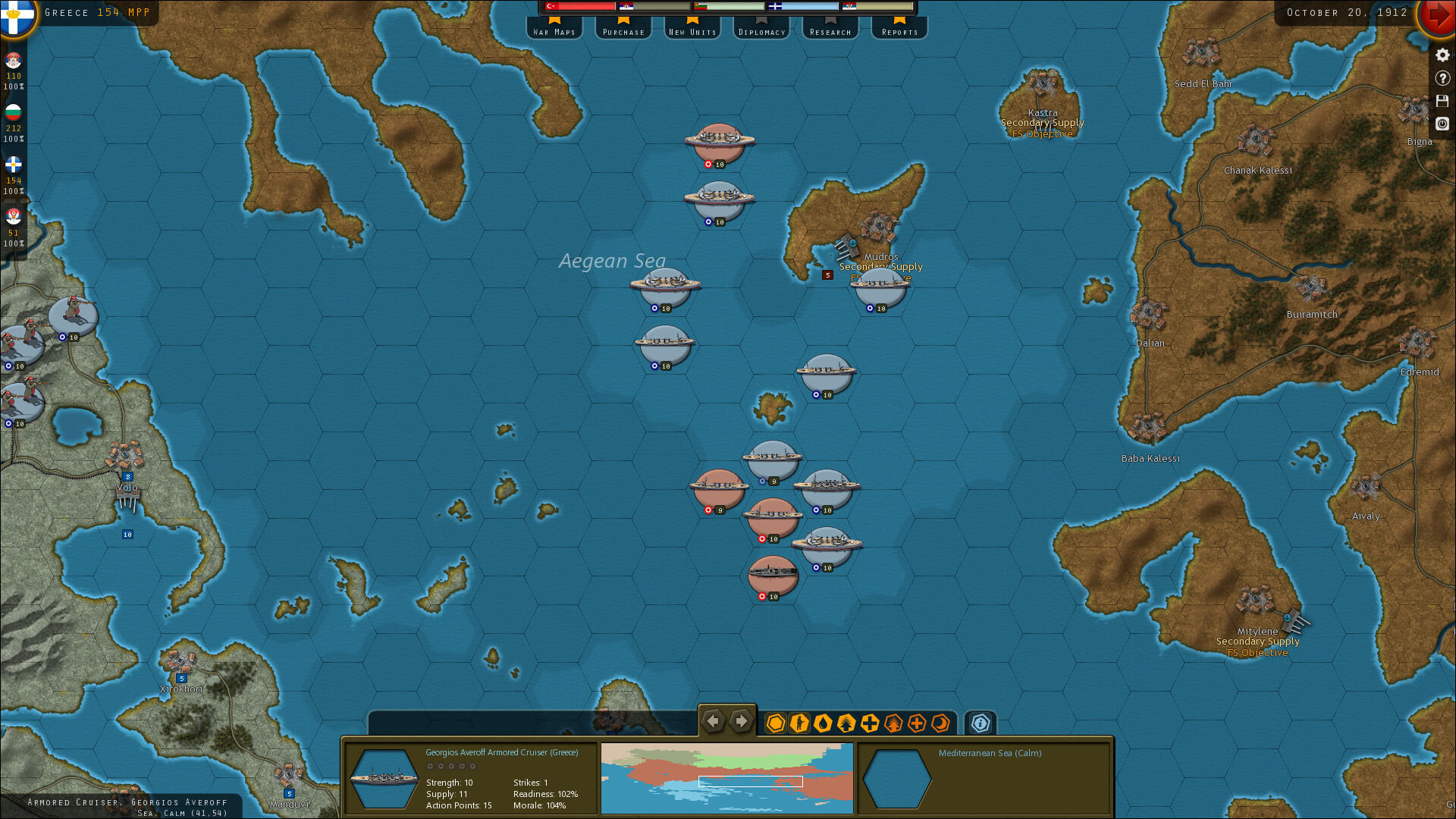Open the Diplomacy menu
This screenshot has height=819, width=1456.
click(x=761, y=31)
